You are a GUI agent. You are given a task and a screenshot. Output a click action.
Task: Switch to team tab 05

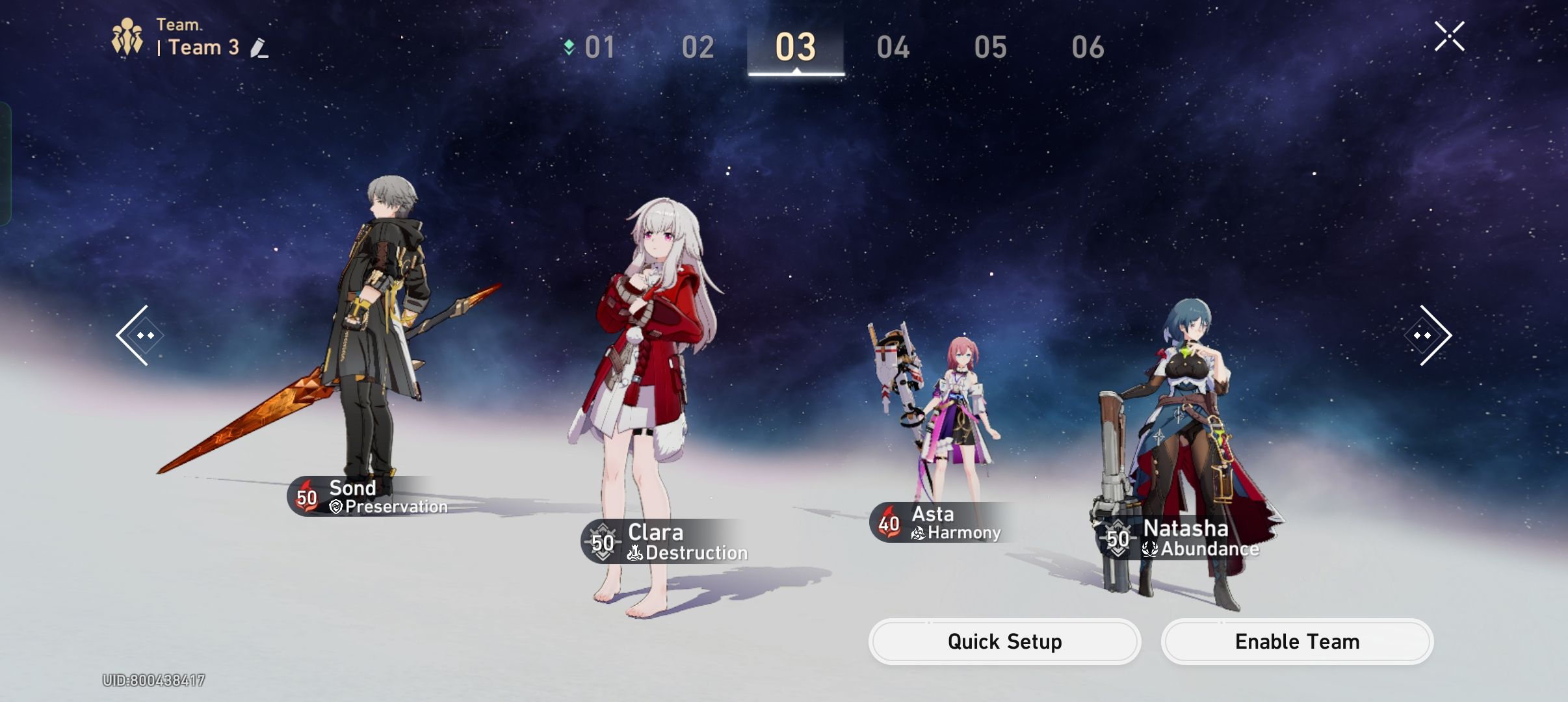click(x=991, y=47)
